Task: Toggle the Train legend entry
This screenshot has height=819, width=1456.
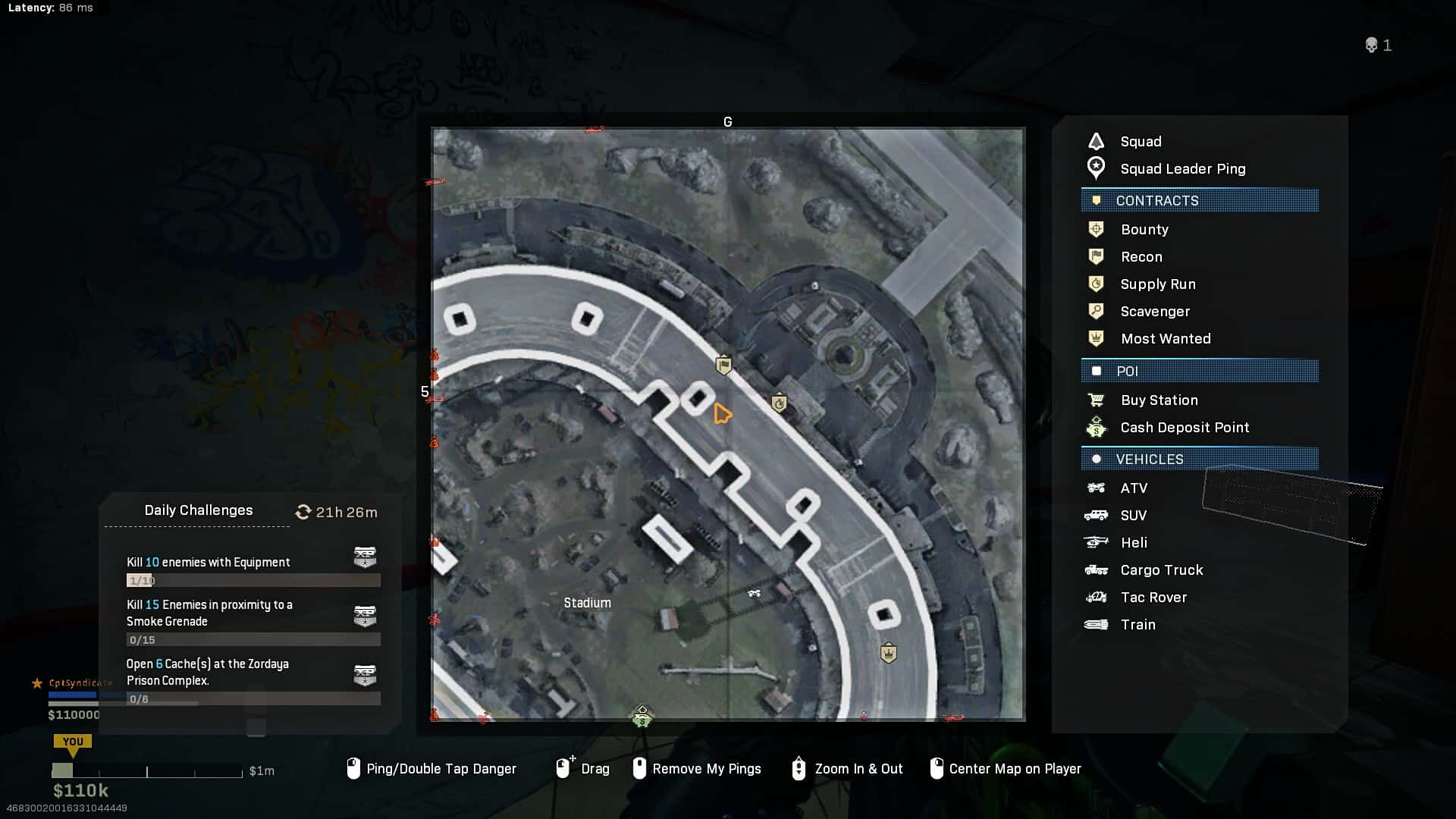Action: point(1137,625)
